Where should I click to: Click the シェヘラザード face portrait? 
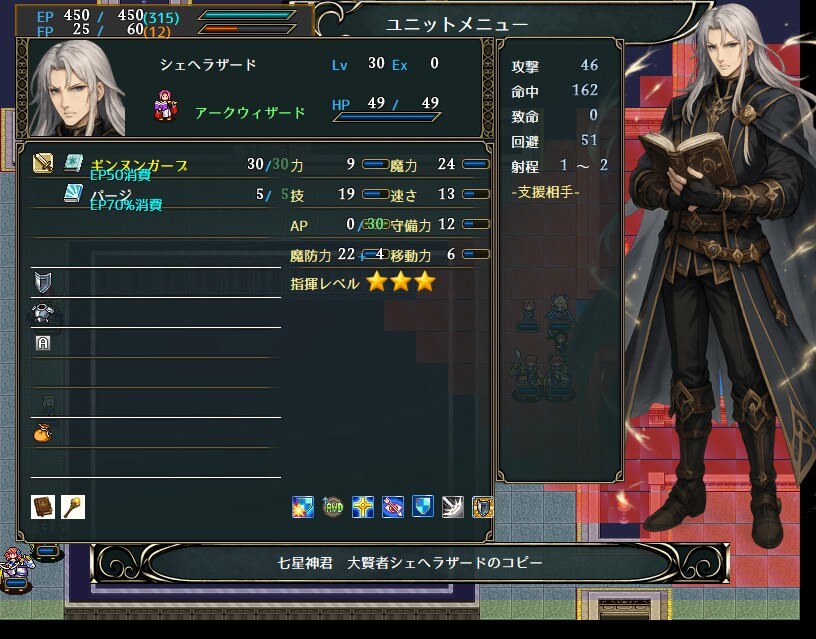point(77,90)
